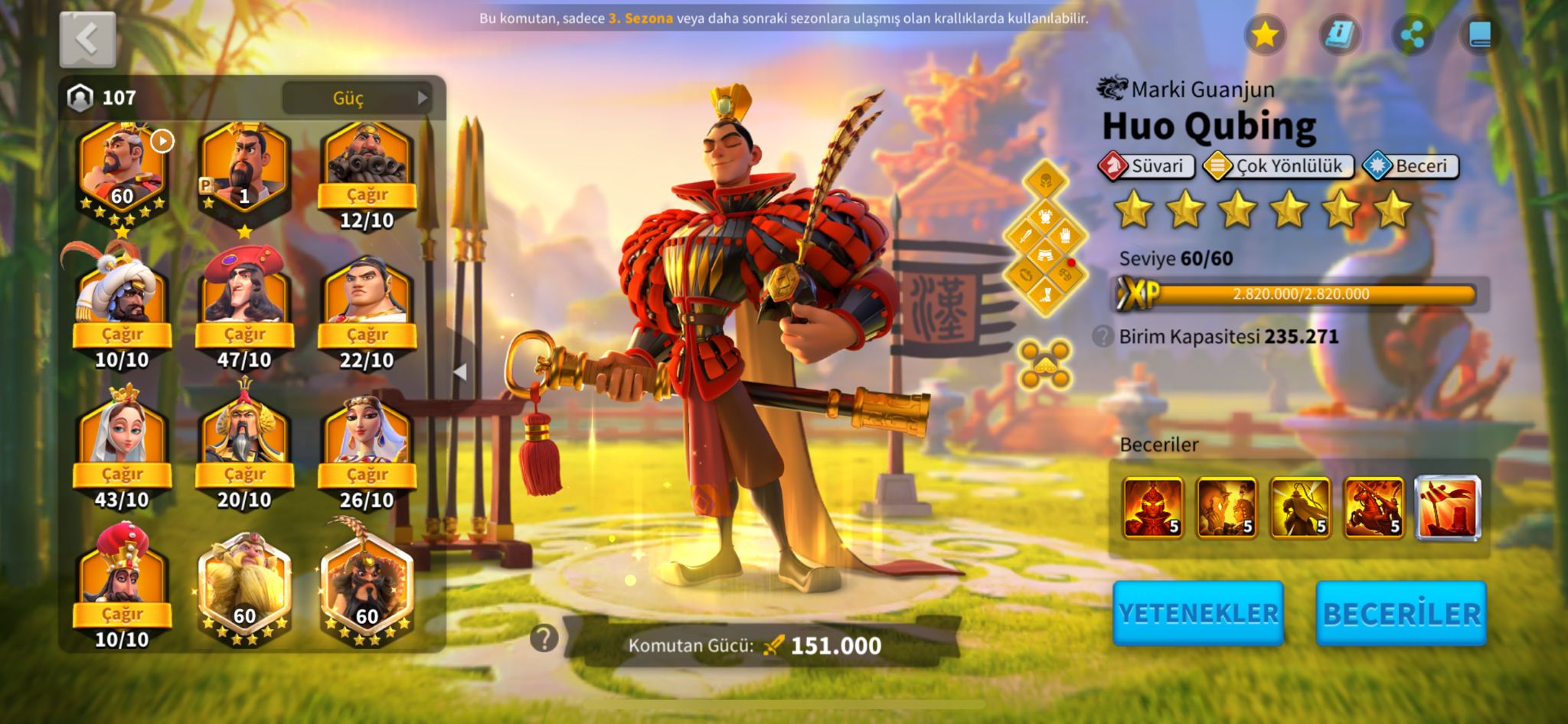Summon the veiled queen with 43/10
Screen dimensions: 1568x724
(122, 474)
